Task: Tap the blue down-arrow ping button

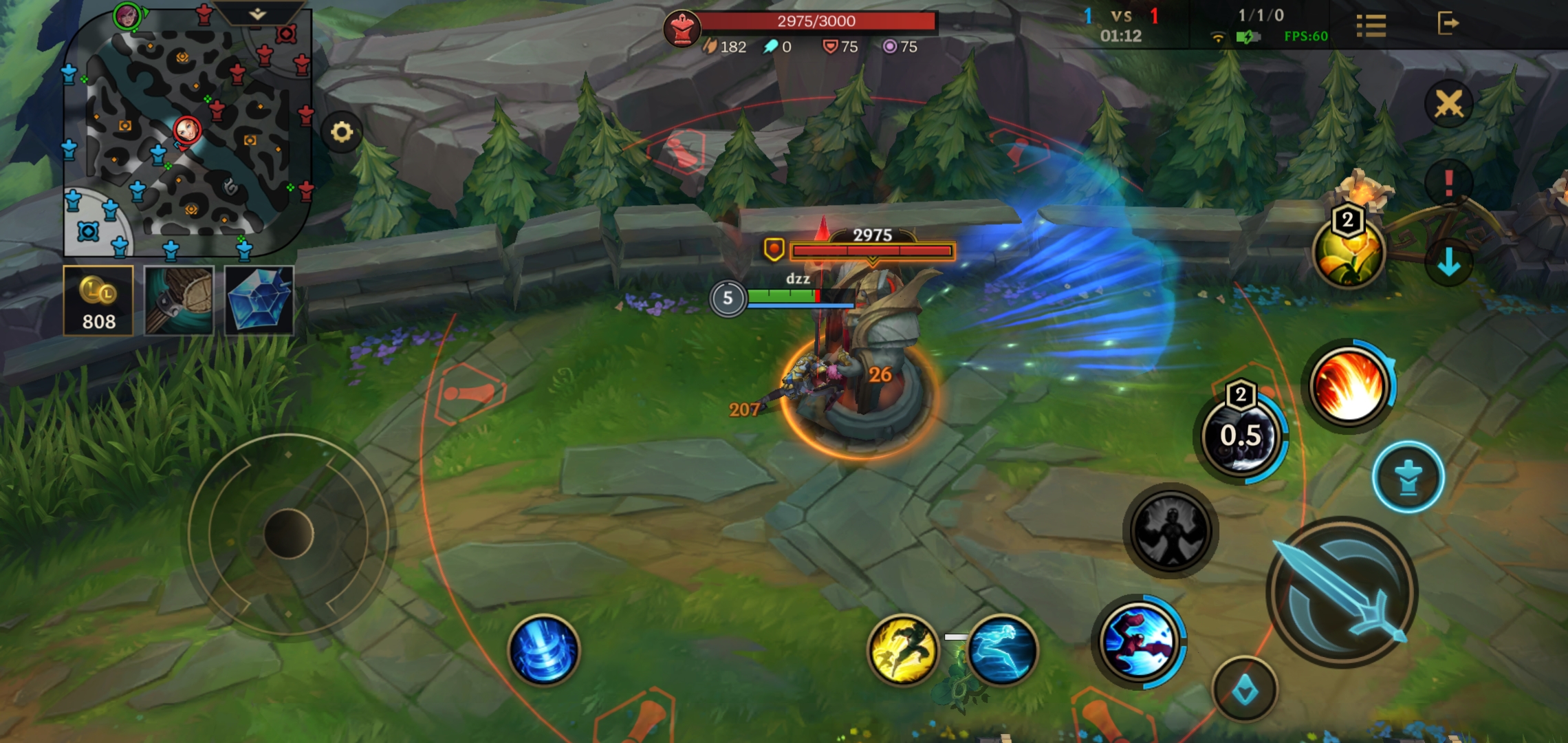Action: point(1448,263)
